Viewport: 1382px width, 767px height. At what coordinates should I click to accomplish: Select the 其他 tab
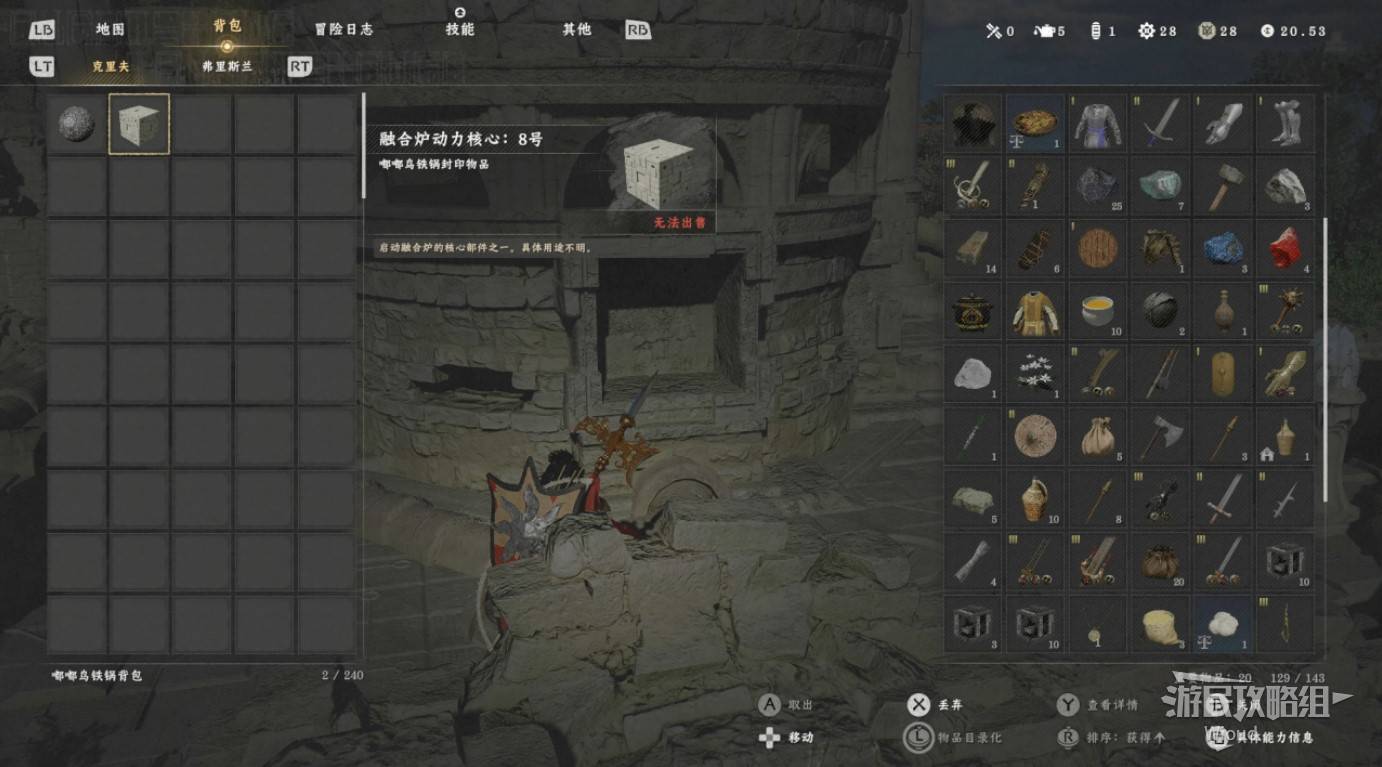(x=577, y=29)
